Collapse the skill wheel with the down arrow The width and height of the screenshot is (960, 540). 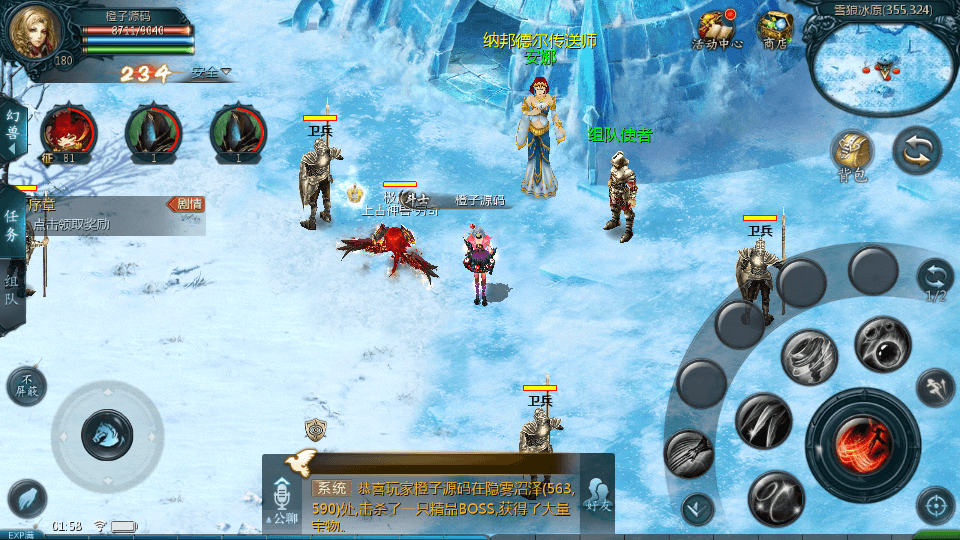click(697, 508)
